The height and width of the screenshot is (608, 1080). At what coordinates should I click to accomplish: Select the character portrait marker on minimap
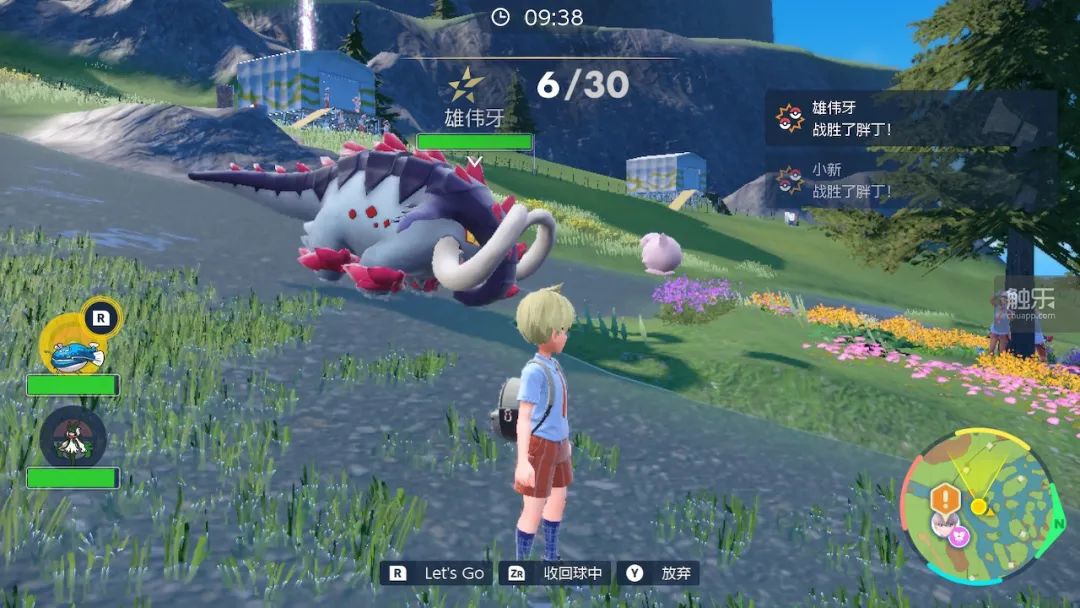coord(943,522)
